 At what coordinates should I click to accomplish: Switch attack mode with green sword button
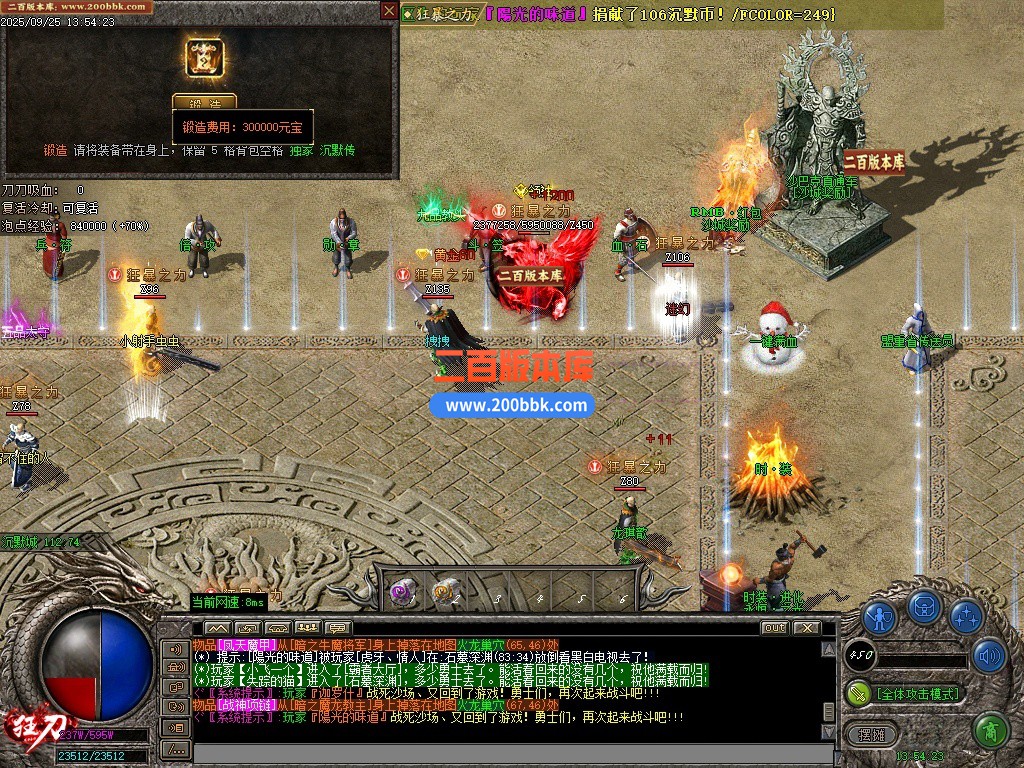coord(859,692)
